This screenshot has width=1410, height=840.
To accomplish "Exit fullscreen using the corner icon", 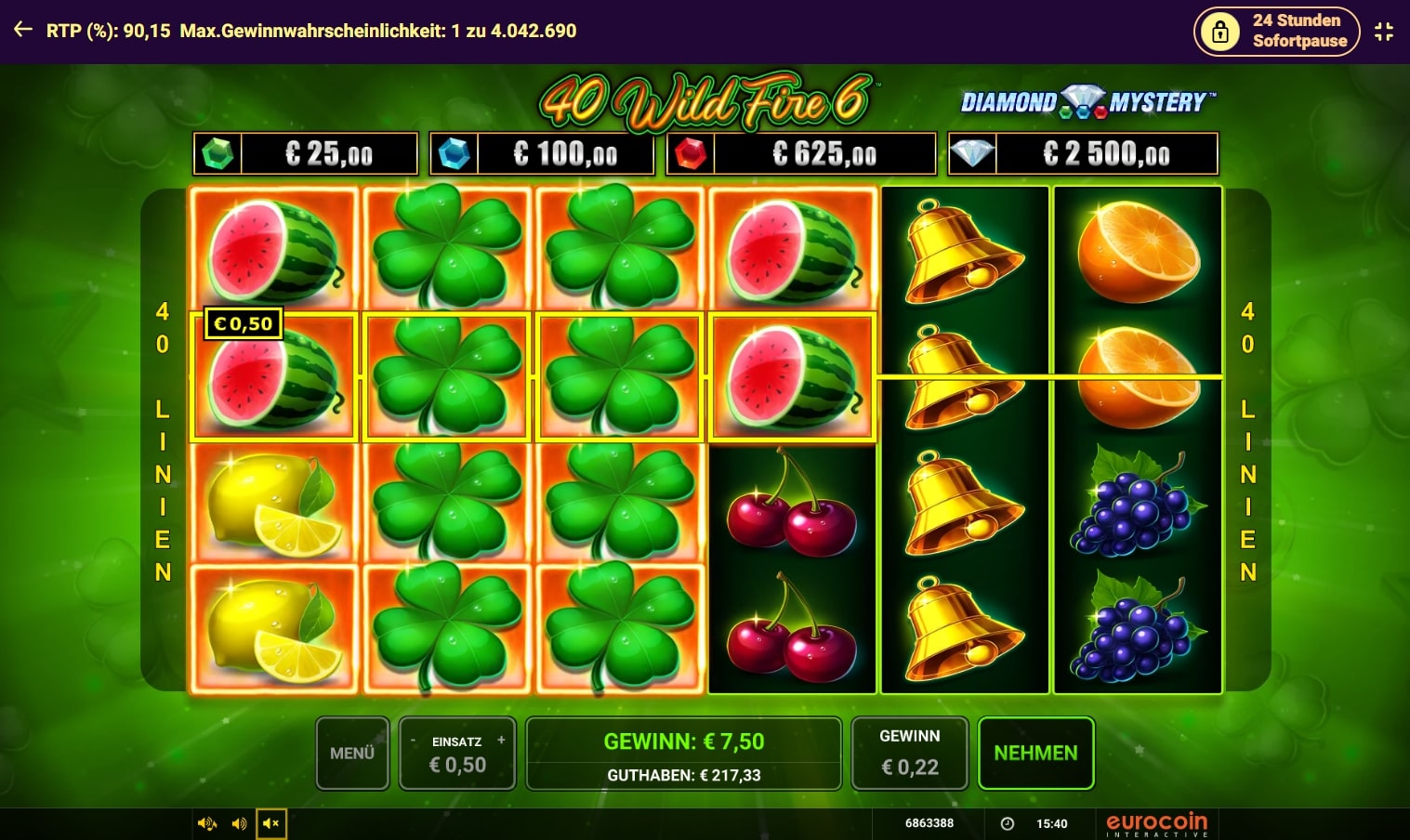I will click(1384, 32).
